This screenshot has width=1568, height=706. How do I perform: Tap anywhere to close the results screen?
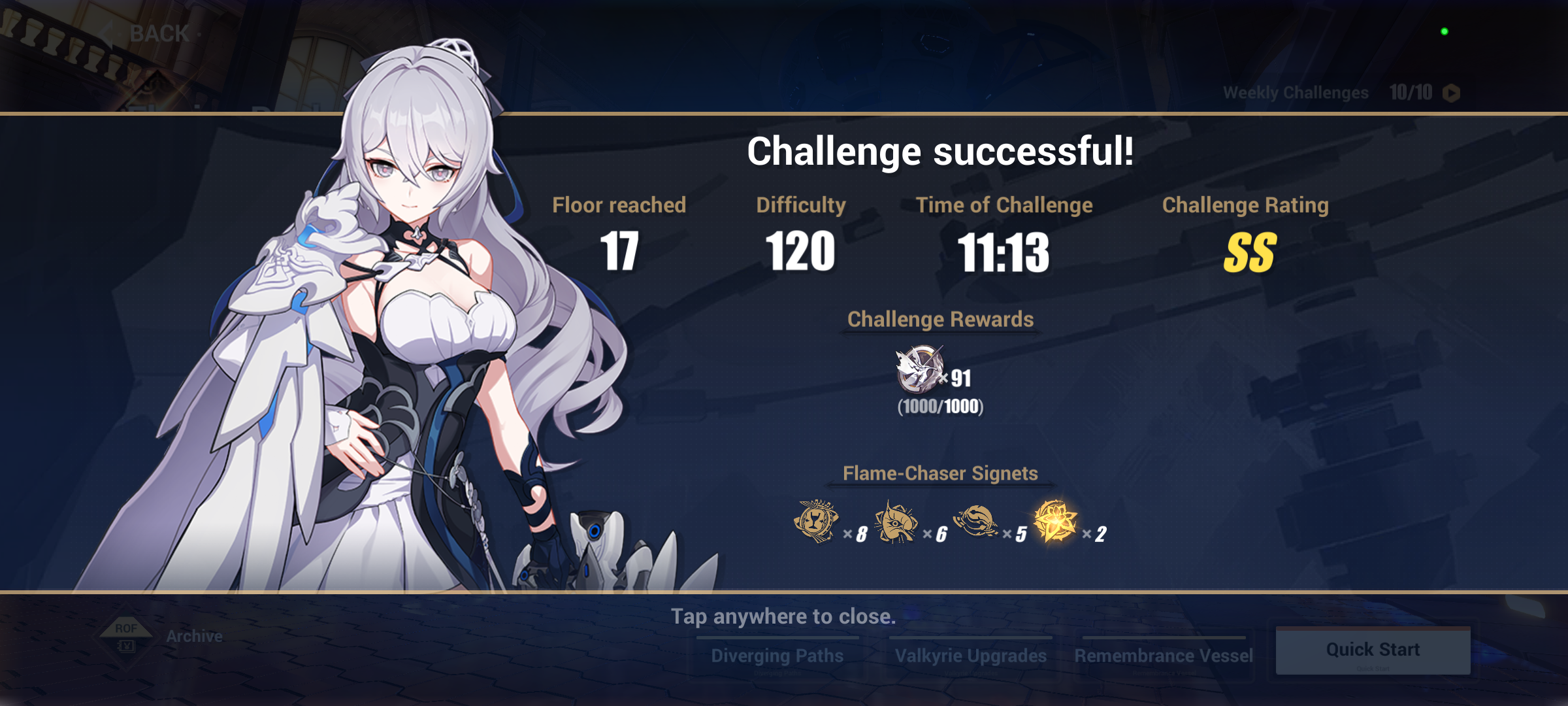click(x=784, y=615)
